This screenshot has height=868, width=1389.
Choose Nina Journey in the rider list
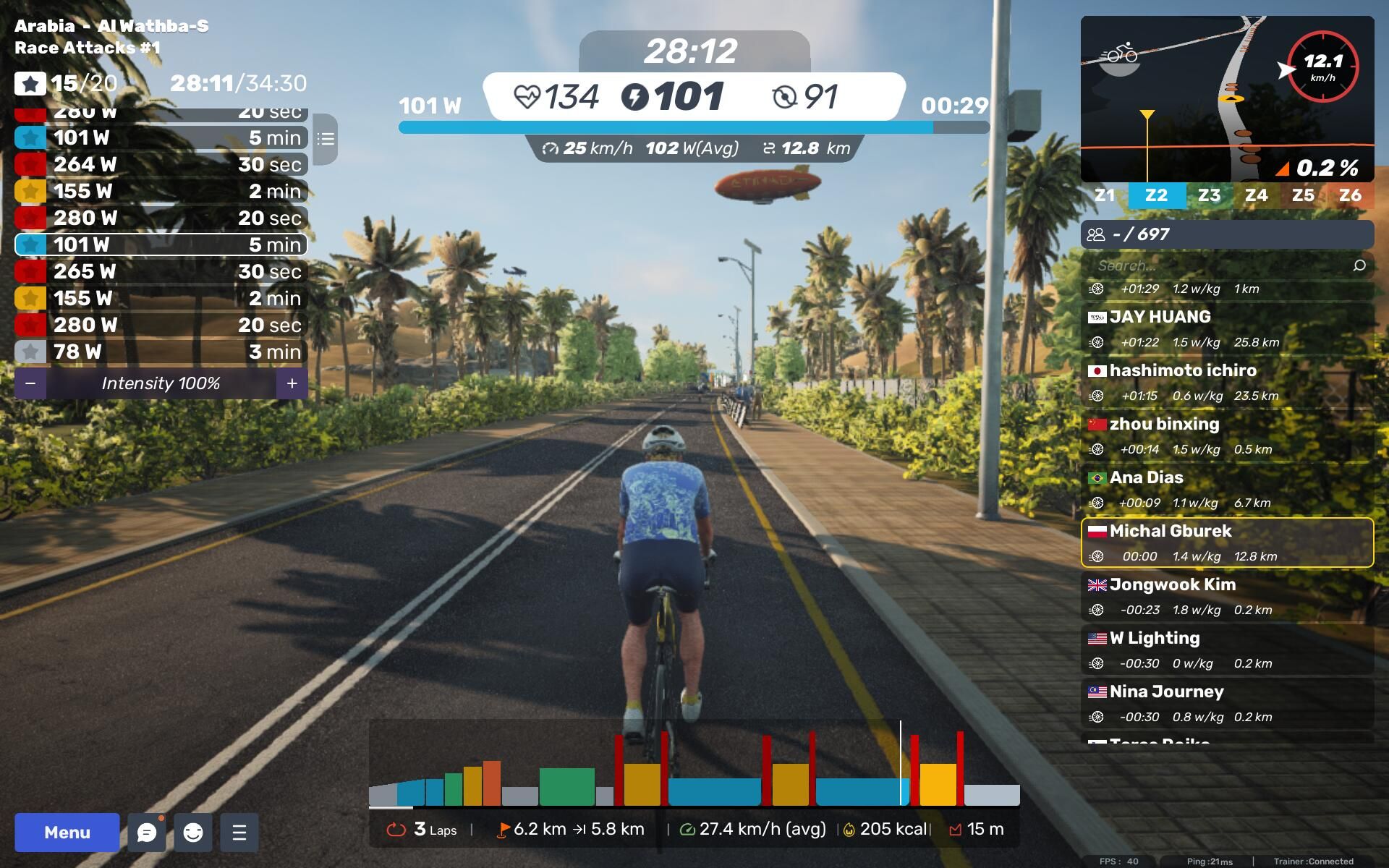[x=1227, y=703]
